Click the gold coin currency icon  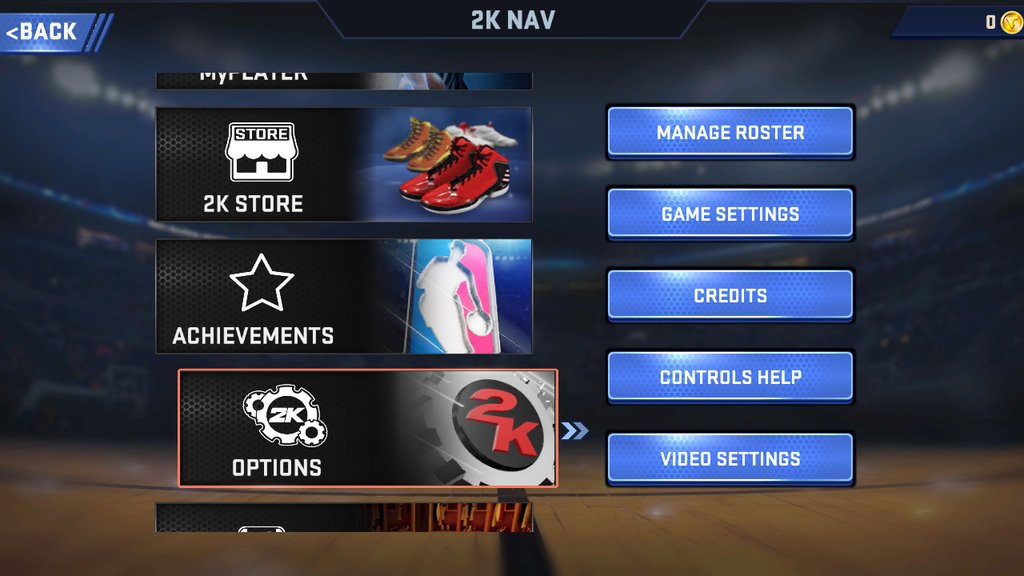[x=1010, y=22]
